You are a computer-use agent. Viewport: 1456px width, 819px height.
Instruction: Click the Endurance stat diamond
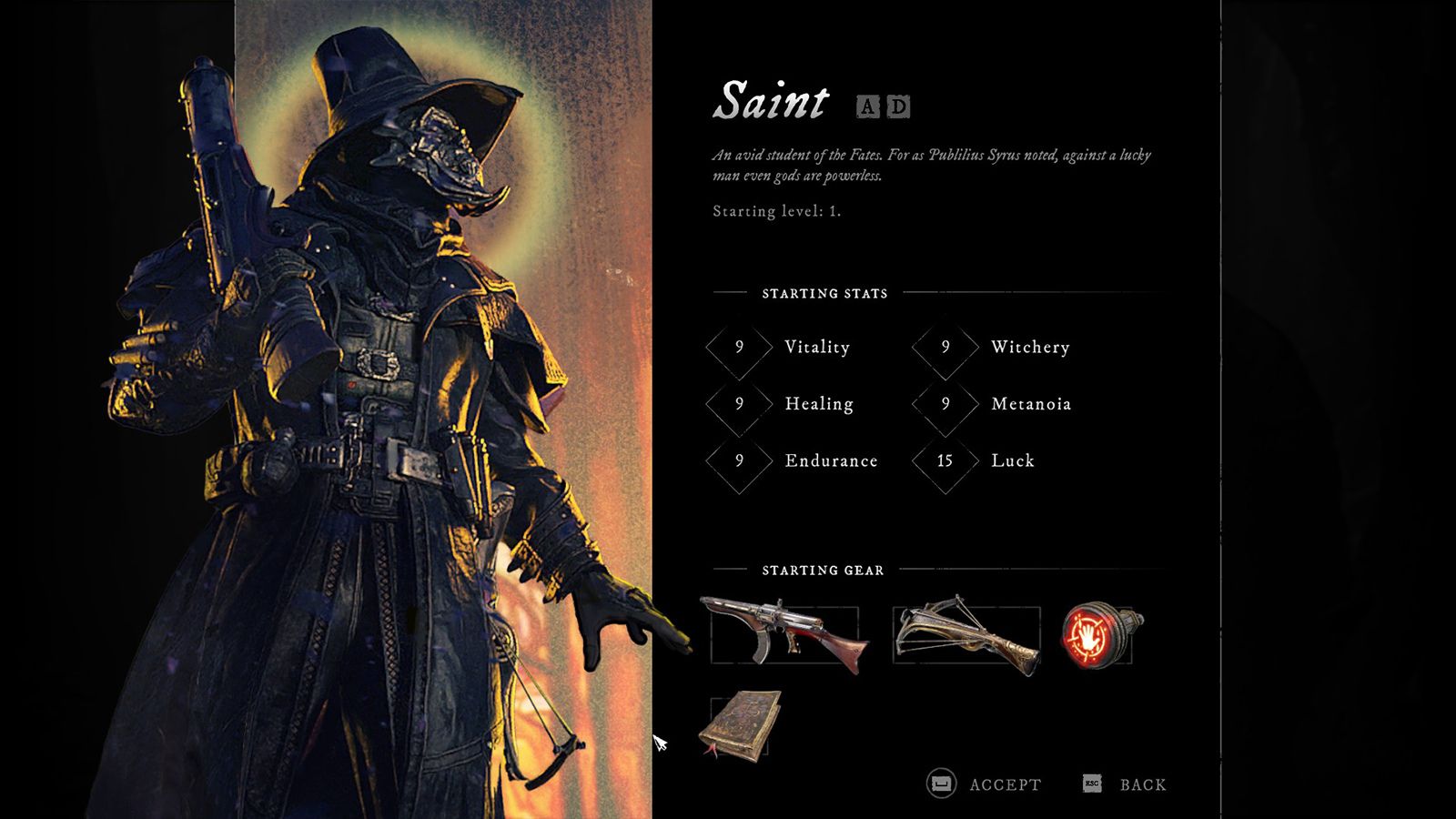(x=738, y=461)
